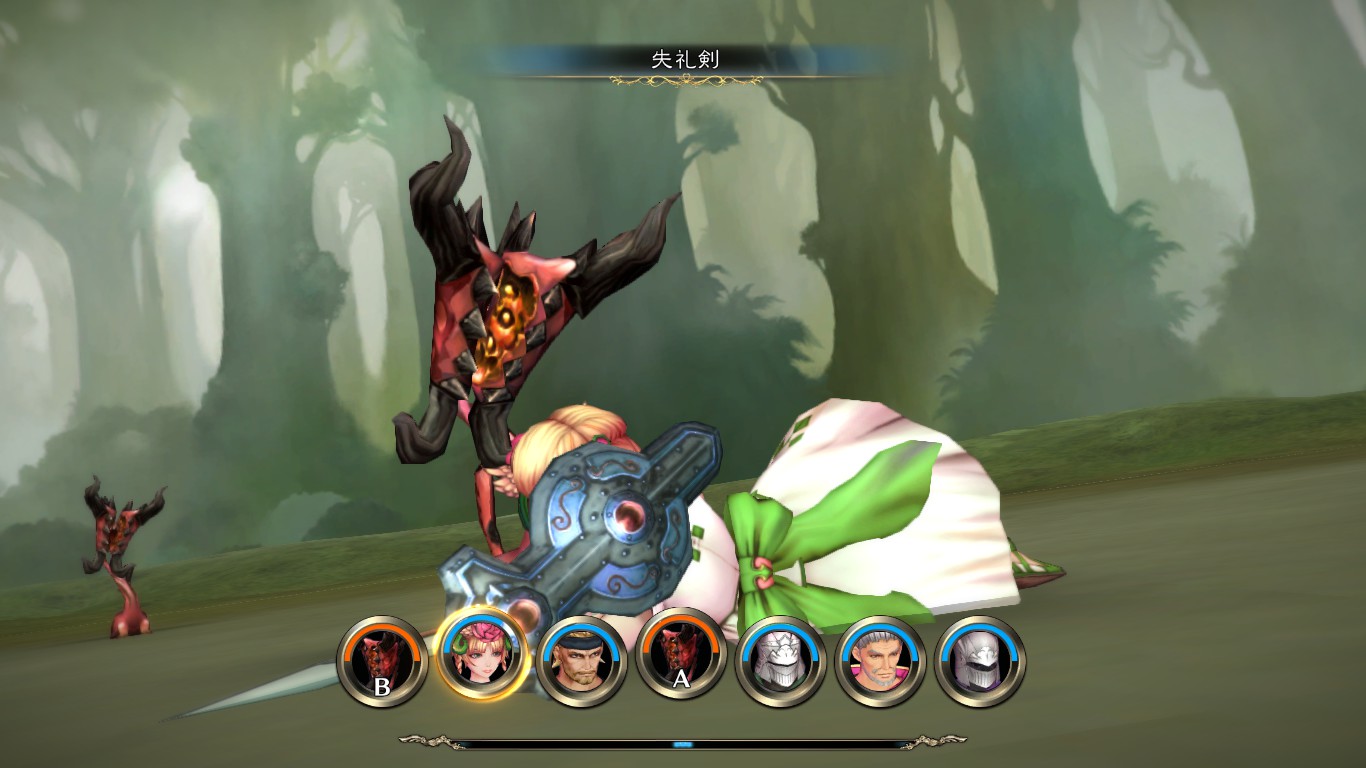Viewport: 1366px width, 768px height.
Task: Select the bandana man's turn portrait
Action: 582,661
